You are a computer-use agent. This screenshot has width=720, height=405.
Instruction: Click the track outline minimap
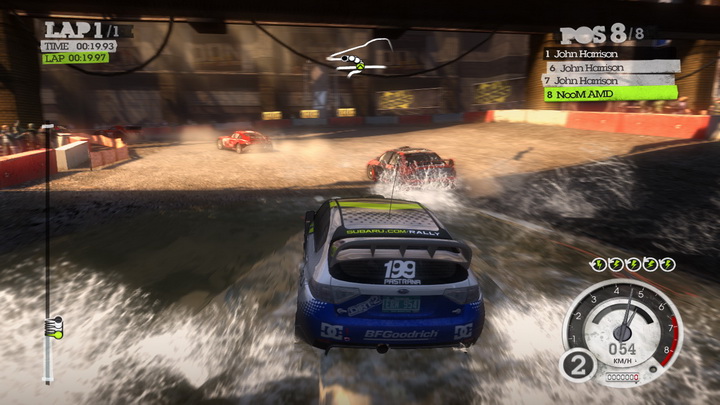pos(355,56)
